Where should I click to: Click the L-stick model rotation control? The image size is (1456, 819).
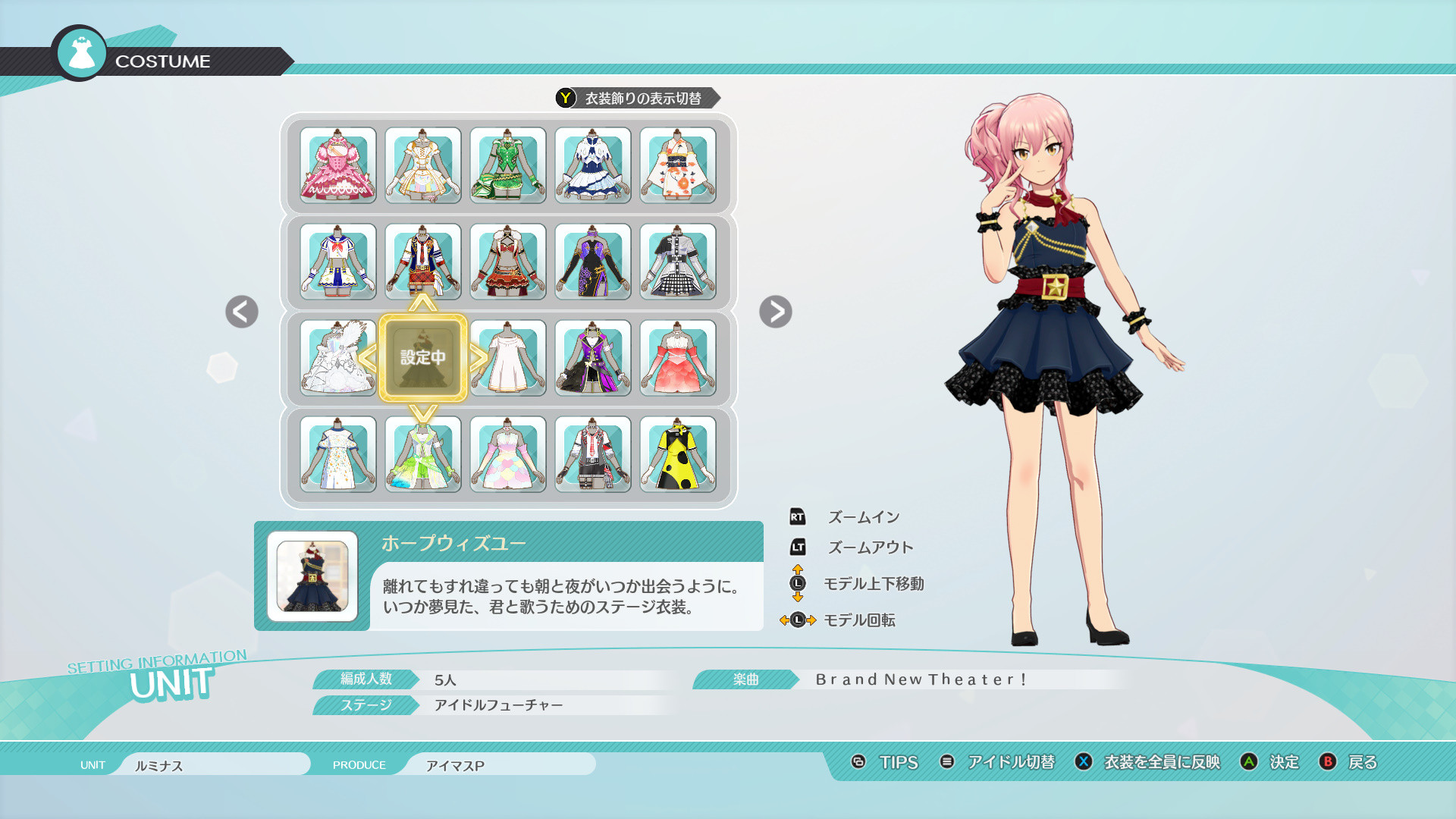799,620
